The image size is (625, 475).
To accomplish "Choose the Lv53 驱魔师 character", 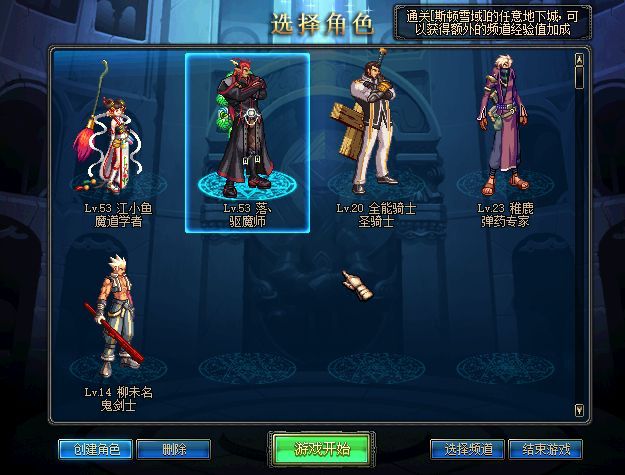I will 247,140.
